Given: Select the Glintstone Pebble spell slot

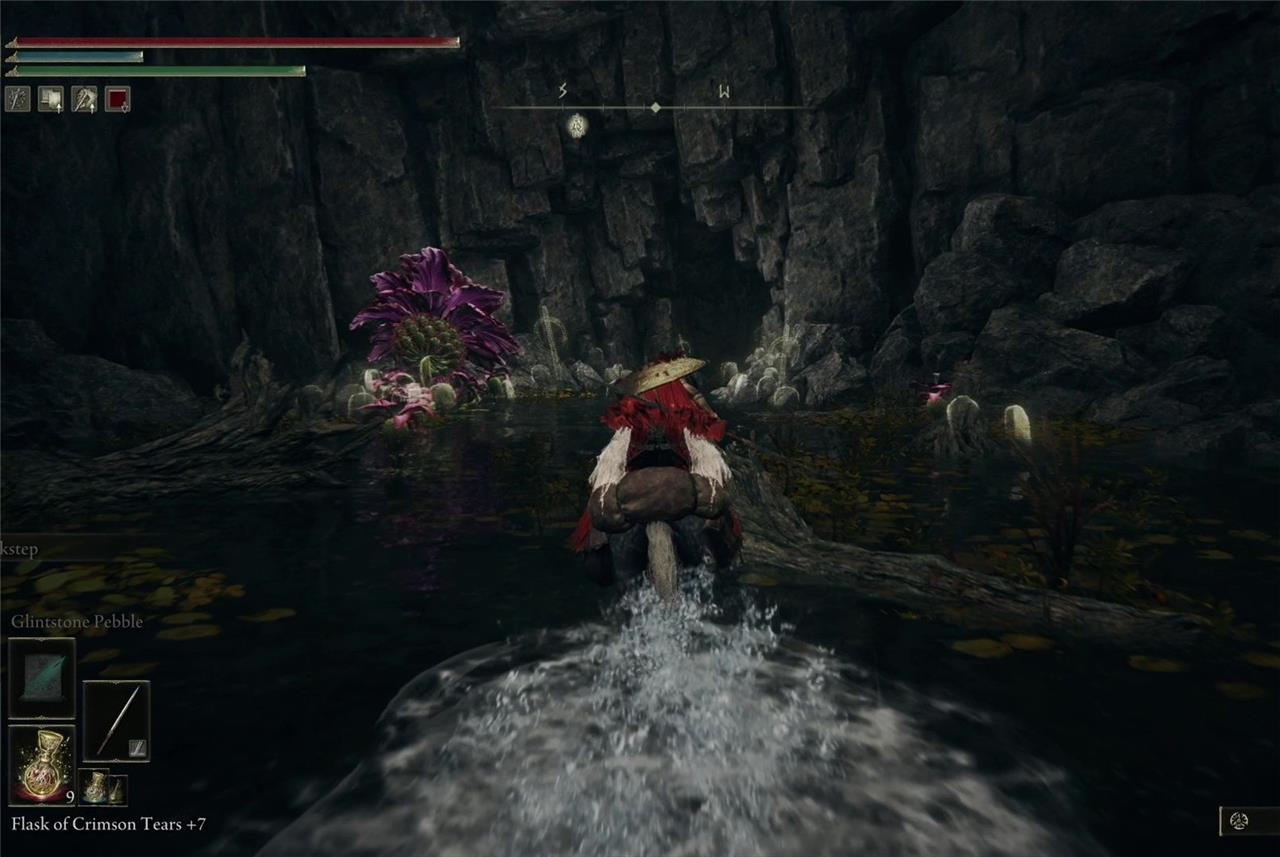Looking at the screenshot, I should click(x=42, y=677).
